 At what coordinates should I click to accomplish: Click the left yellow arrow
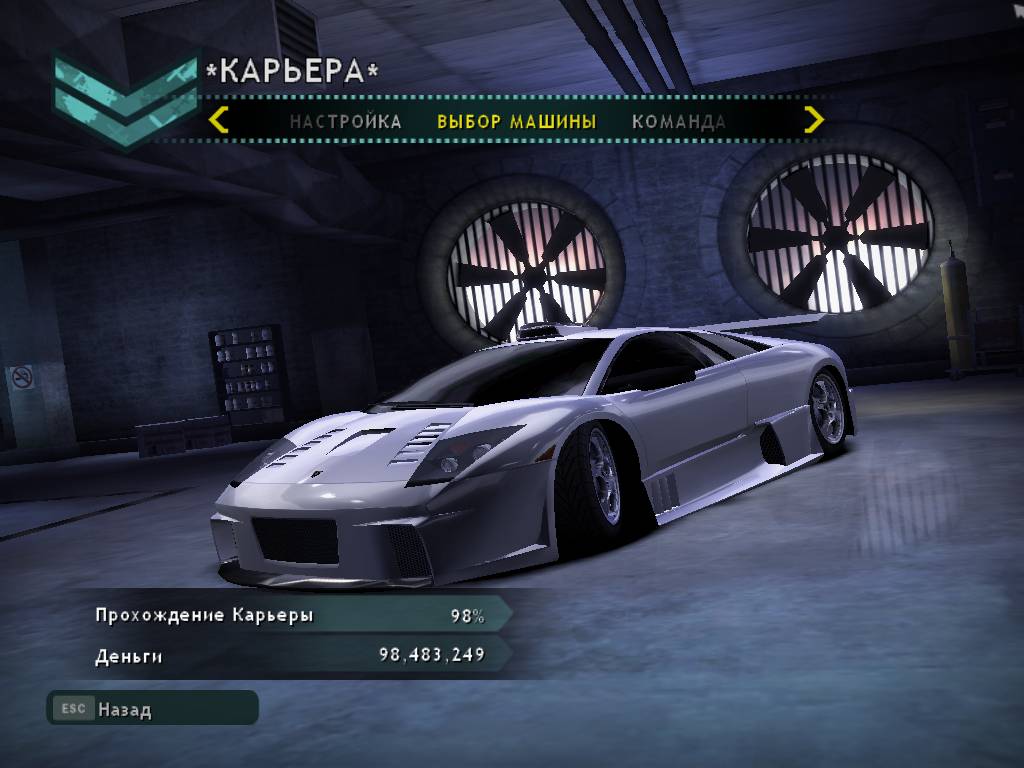tap(219, 120)
